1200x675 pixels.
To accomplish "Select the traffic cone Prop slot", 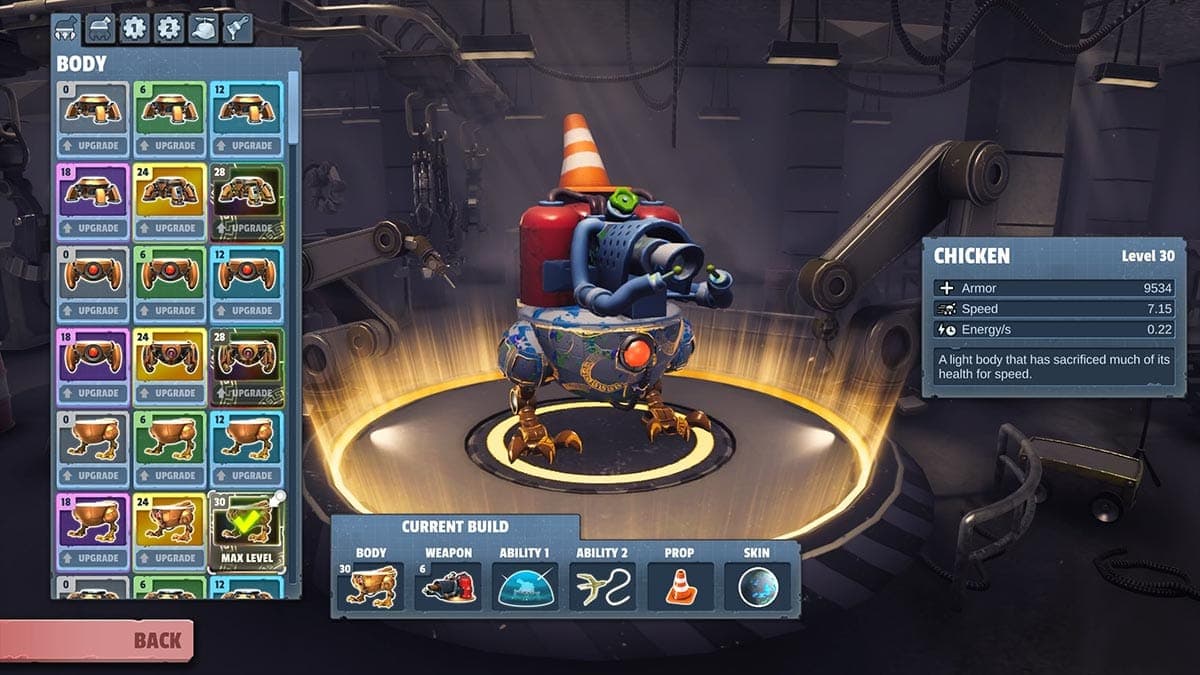I will [680, 586].
